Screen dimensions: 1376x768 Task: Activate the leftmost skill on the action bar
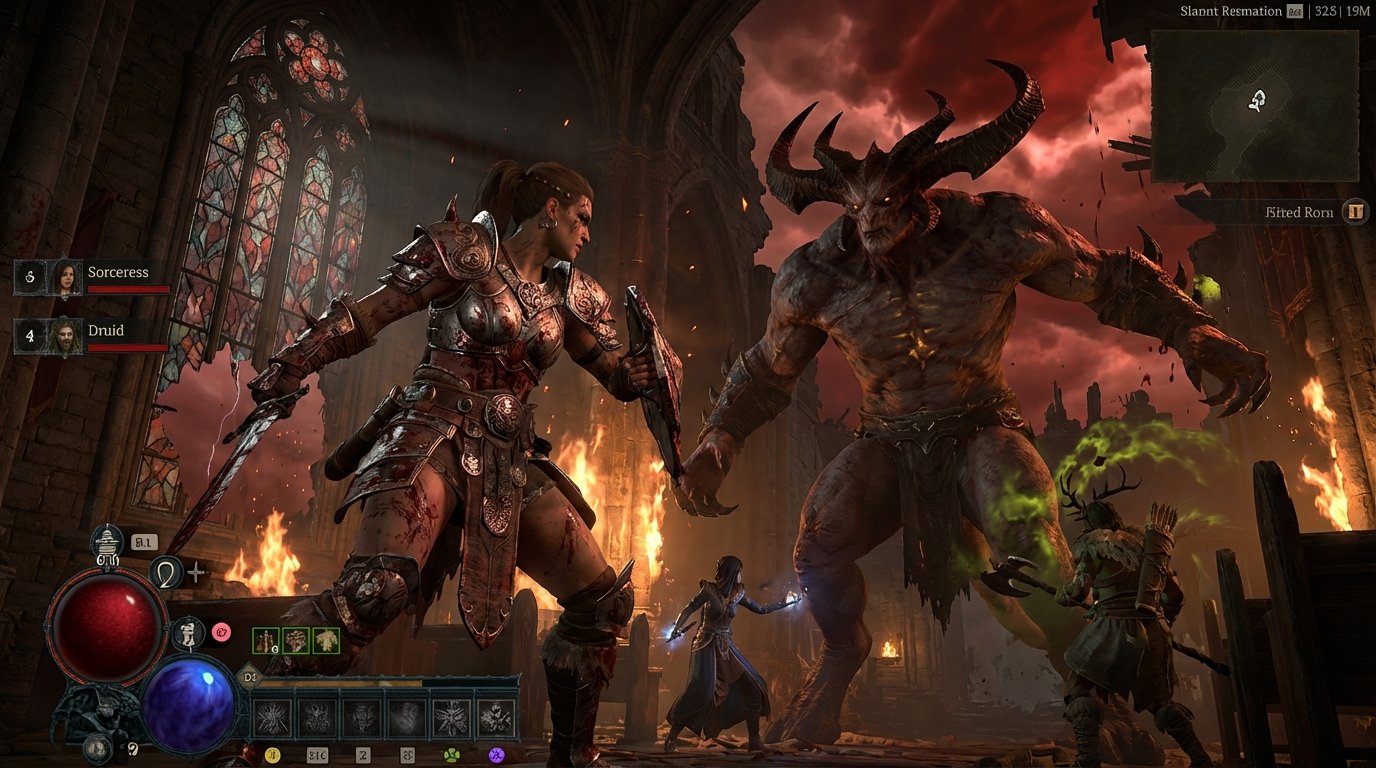[x=272, y=717]
